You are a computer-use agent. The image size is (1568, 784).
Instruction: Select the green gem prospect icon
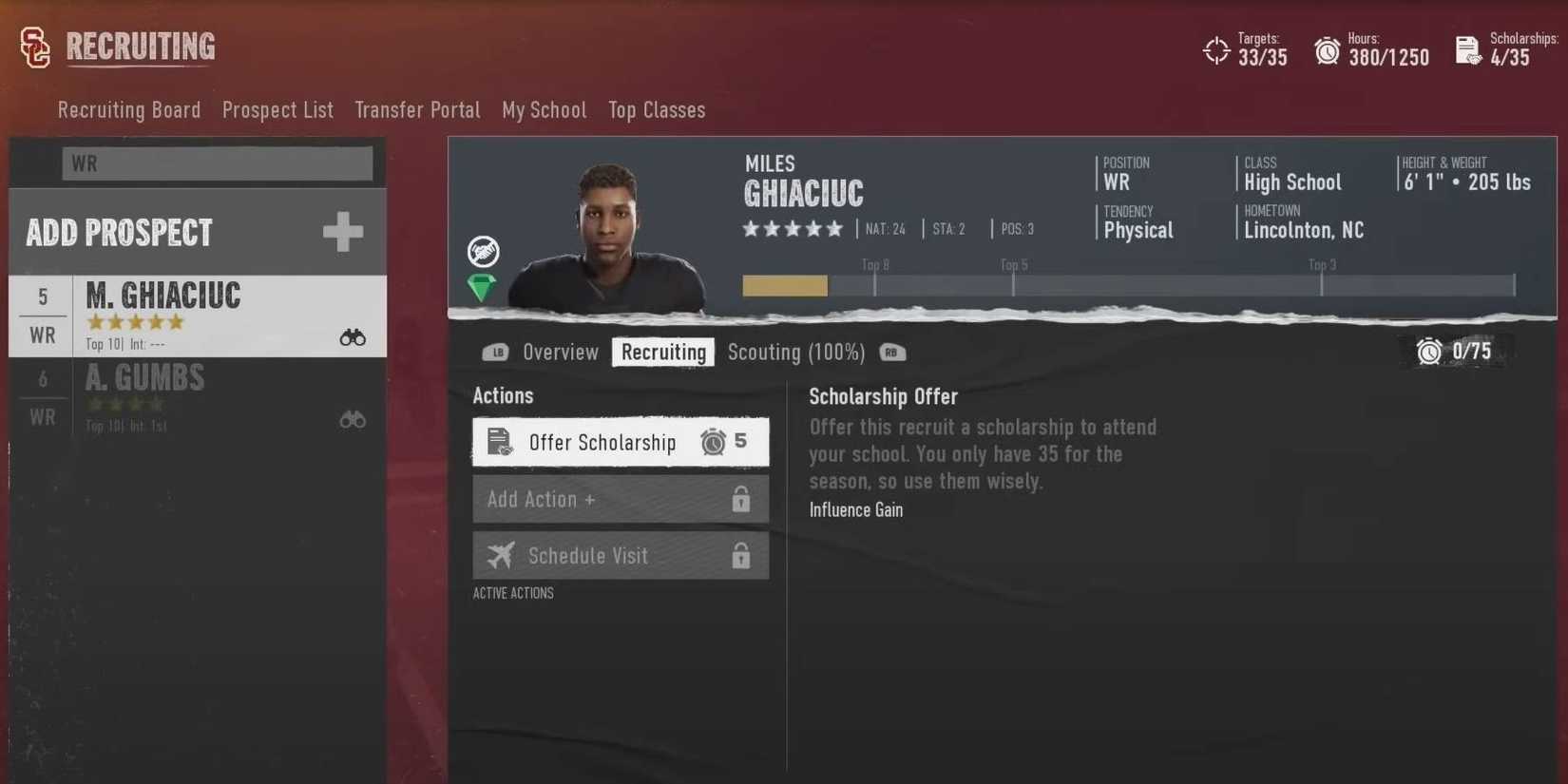tap(482, 286)
